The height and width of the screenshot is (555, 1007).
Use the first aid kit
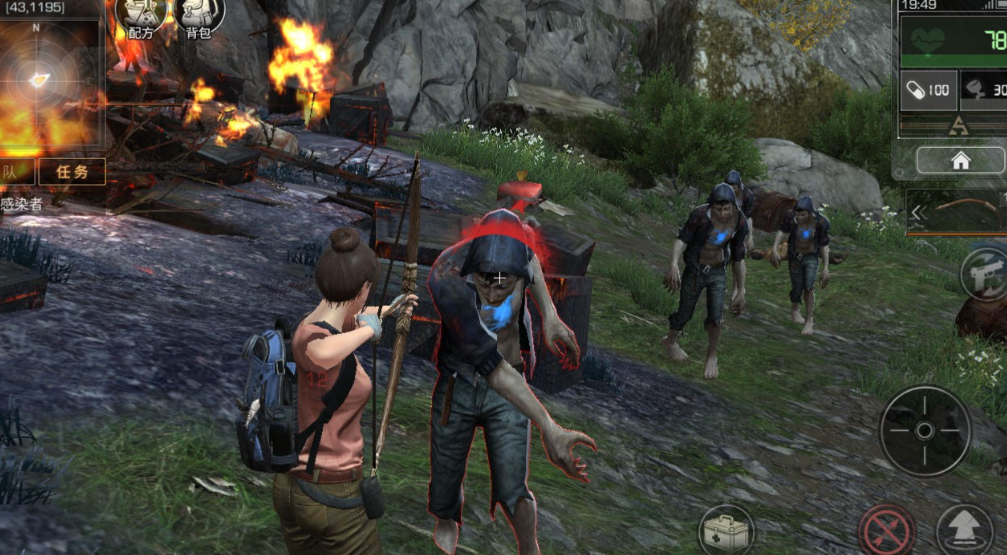coord(727,530)
